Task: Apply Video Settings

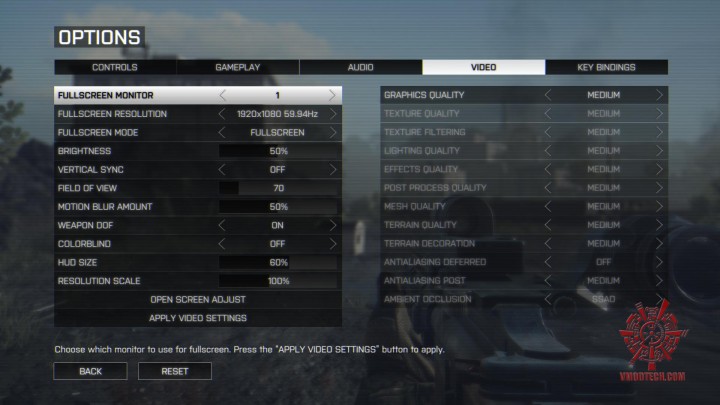Action: click(198, 318)
